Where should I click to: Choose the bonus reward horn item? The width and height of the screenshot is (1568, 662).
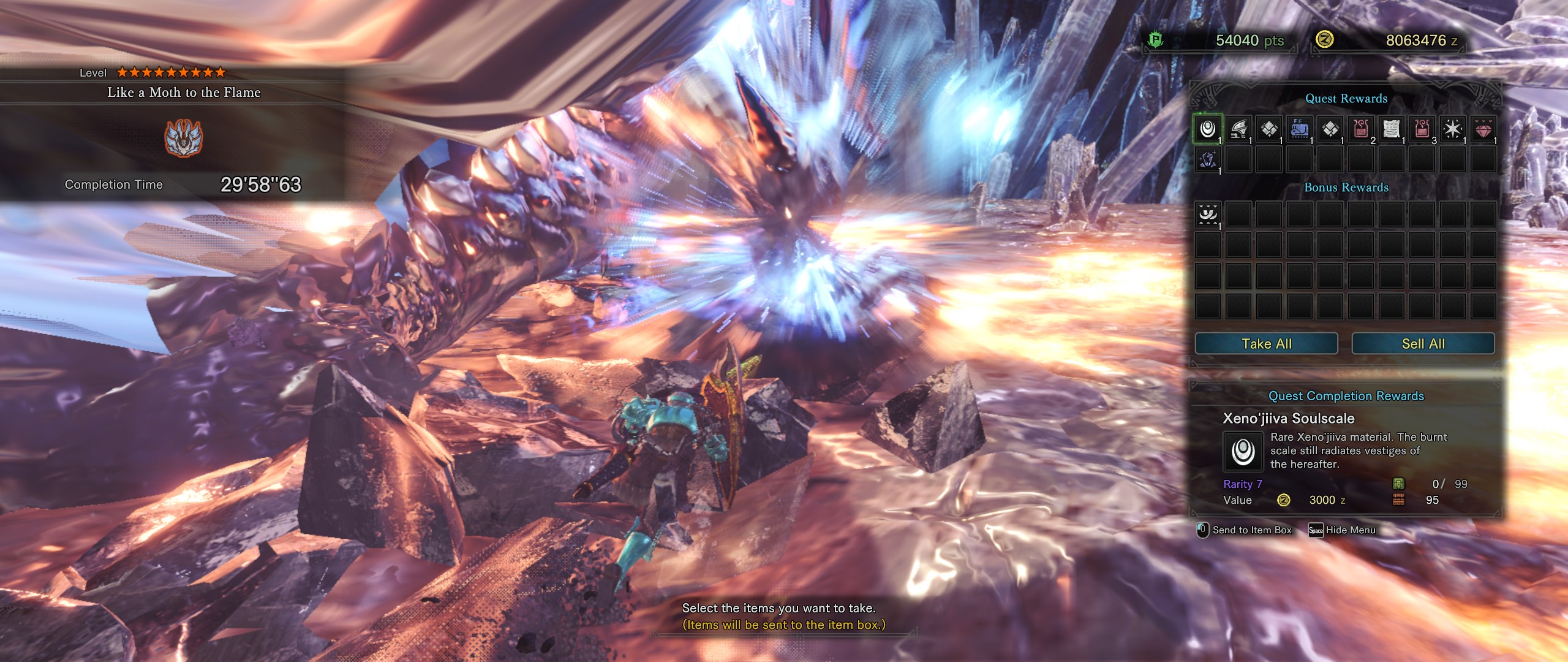pyautogui.click(x=1207, y=215)
